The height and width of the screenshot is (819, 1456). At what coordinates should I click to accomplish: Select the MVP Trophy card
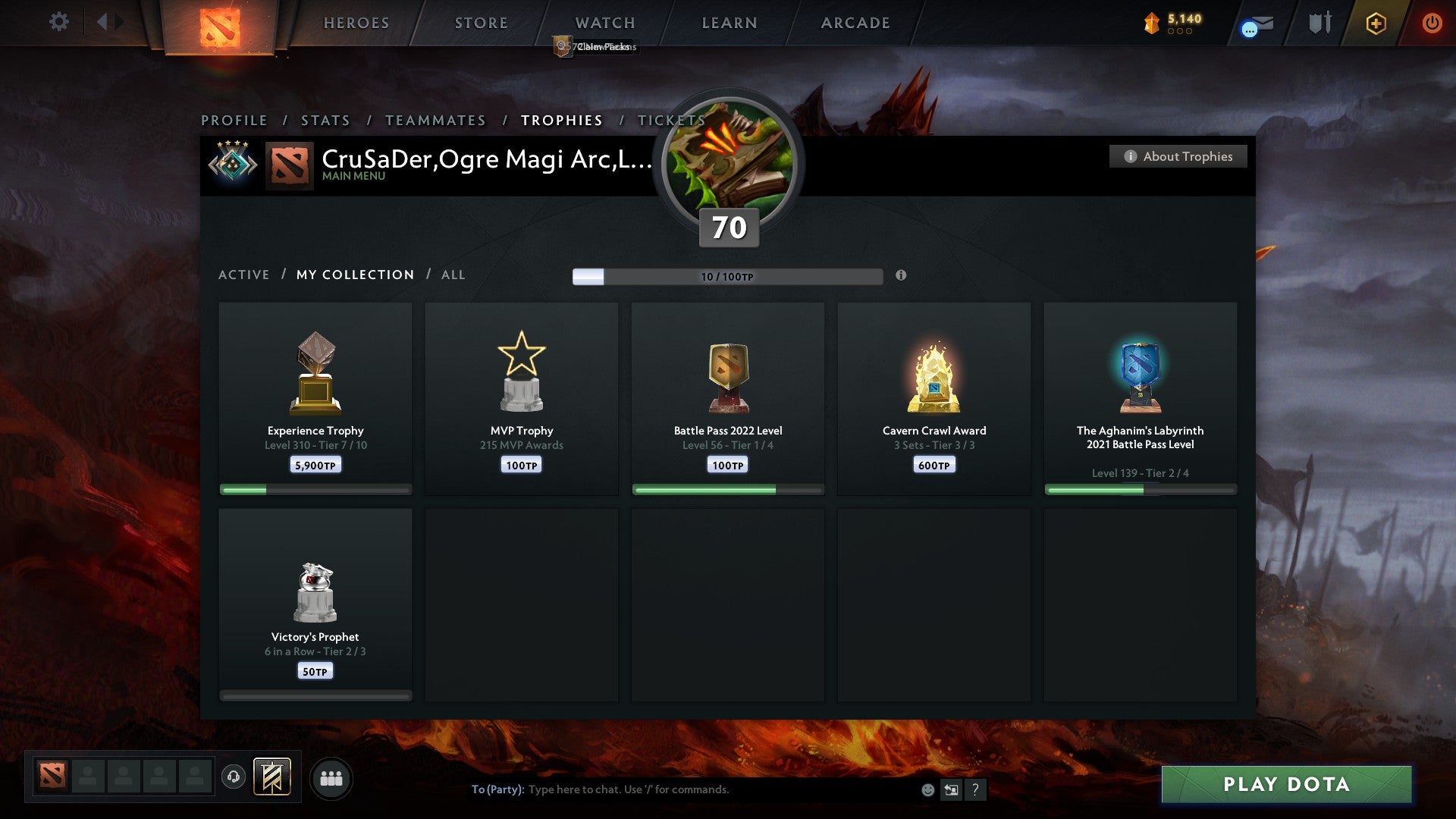[x=521, y=398]
